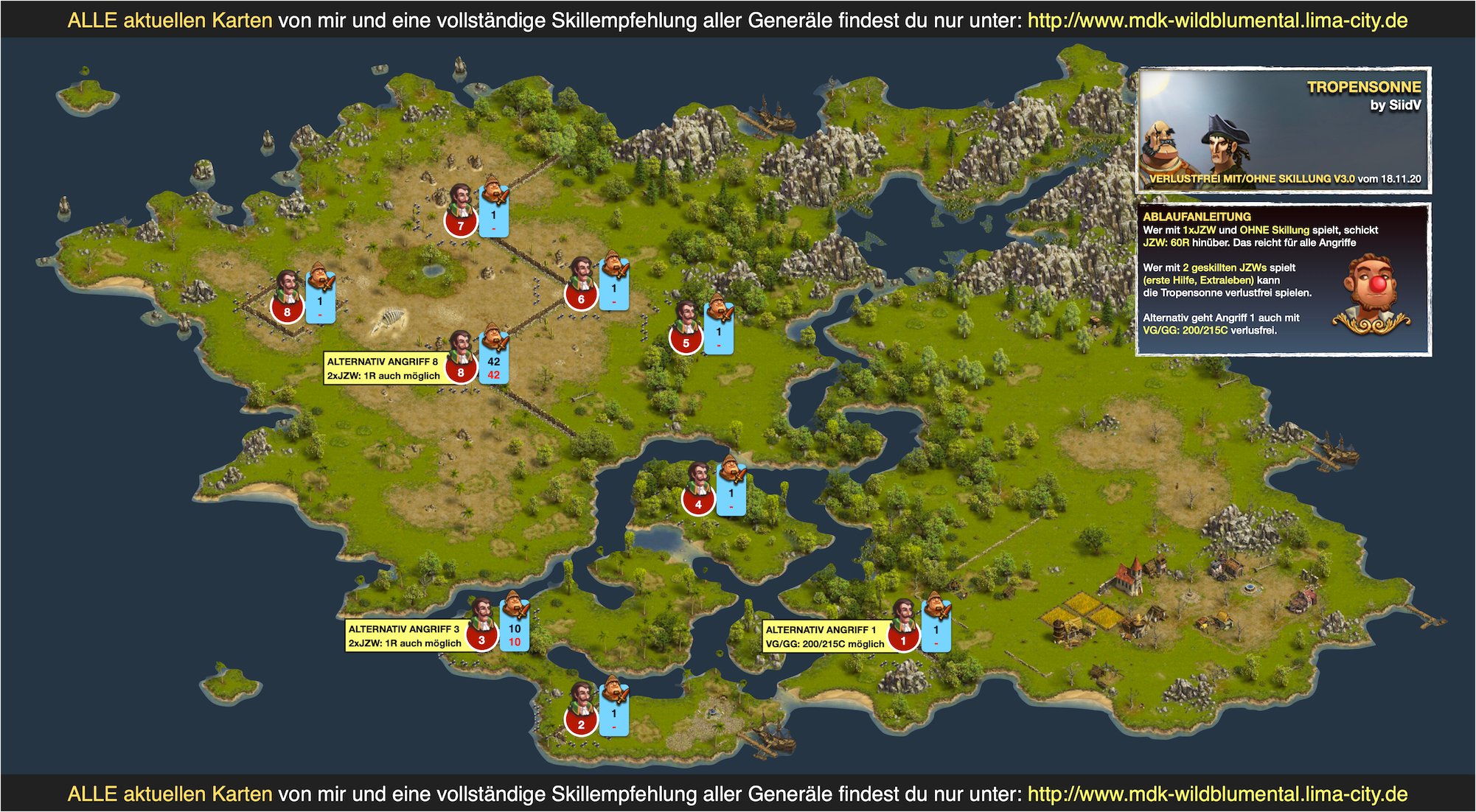Select the yellow "ALTERNATIV ANGRIFF 1" label
Viewport: 1476px width, 812px height.
click(824, 637)
